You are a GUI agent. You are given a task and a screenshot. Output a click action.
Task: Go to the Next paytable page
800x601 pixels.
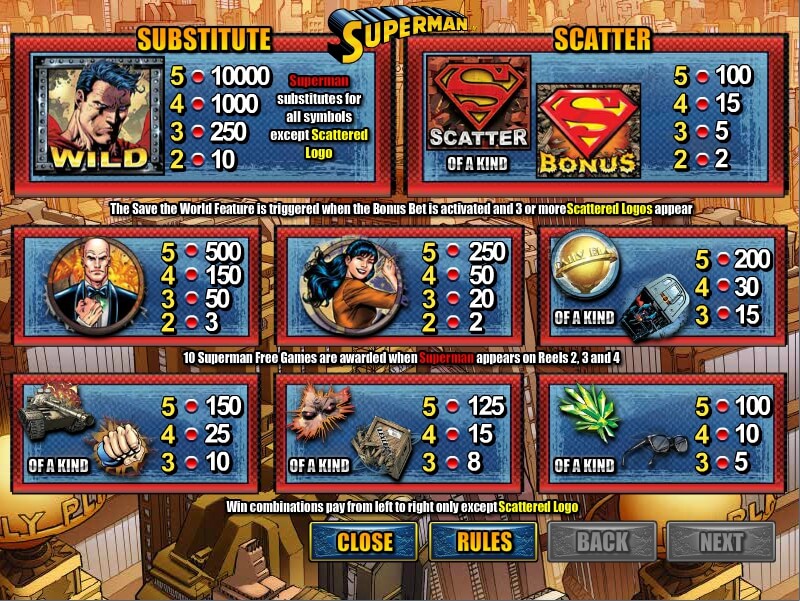(x=721, y=542)
